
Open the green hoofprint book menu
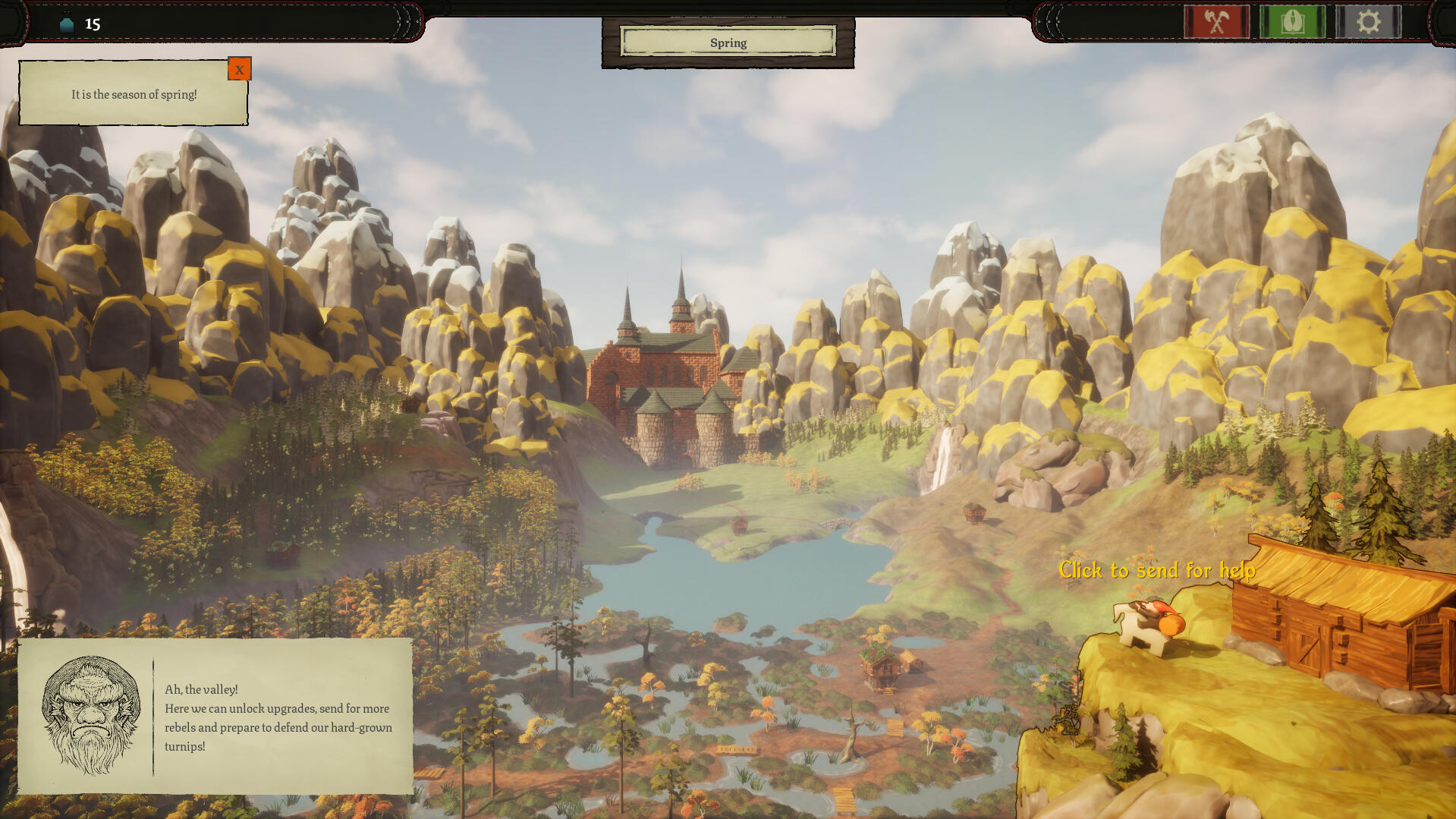1292,22
